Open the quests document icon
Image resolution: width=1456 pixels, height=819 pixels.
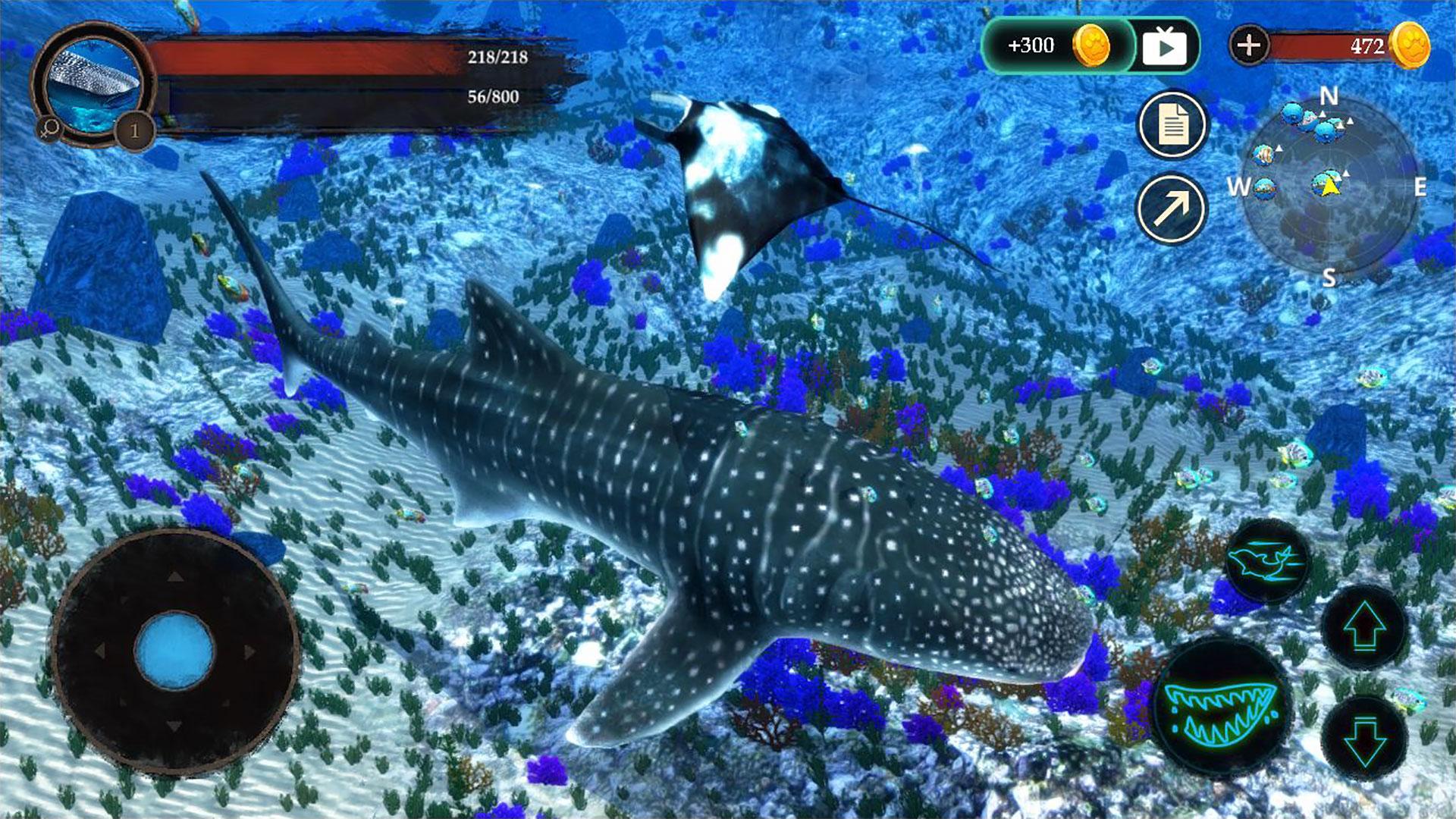pyautogui.click(x=1175, y=123)
